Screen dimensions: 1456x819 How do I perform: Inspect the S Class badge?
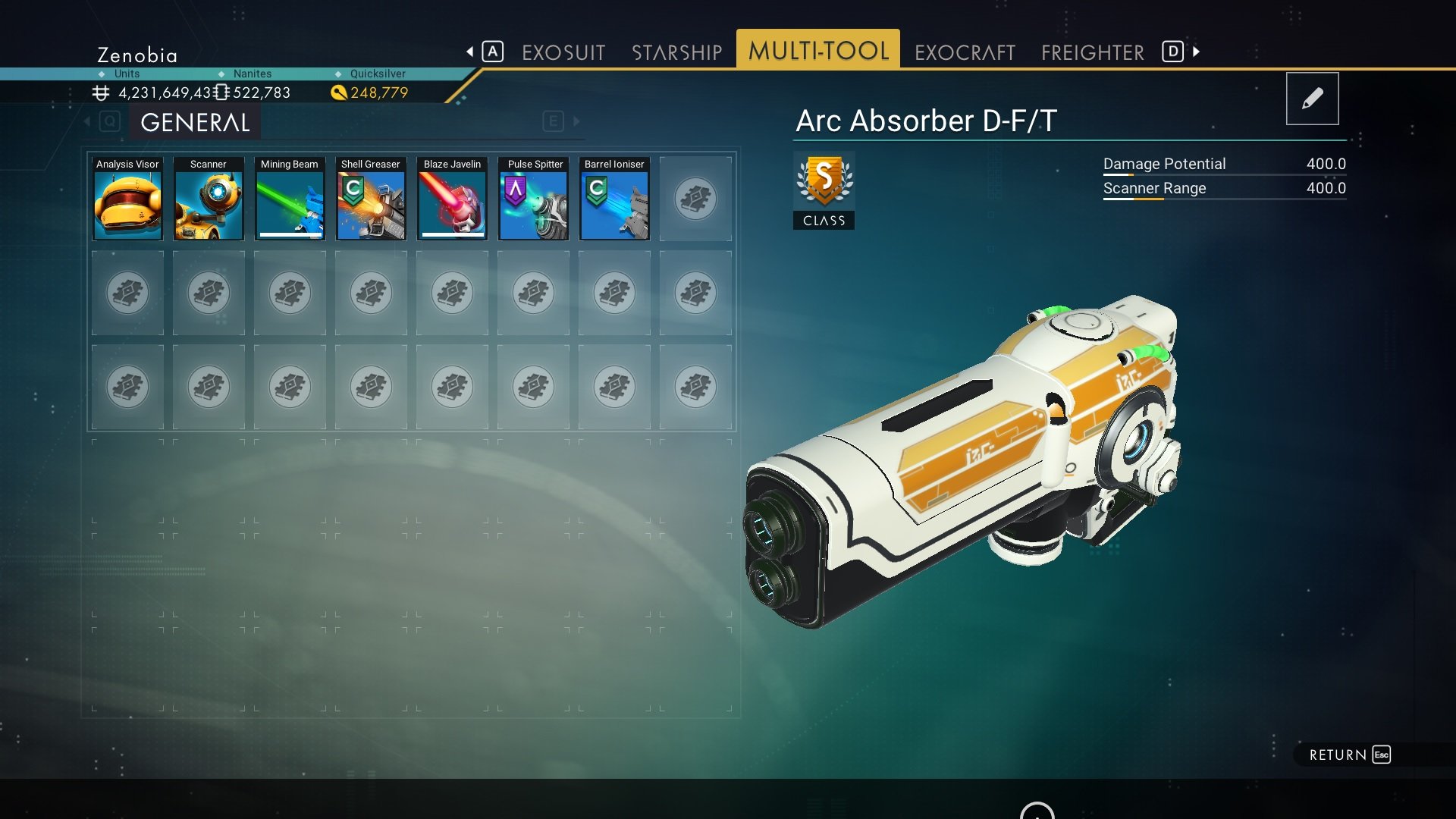coord(824,190)
